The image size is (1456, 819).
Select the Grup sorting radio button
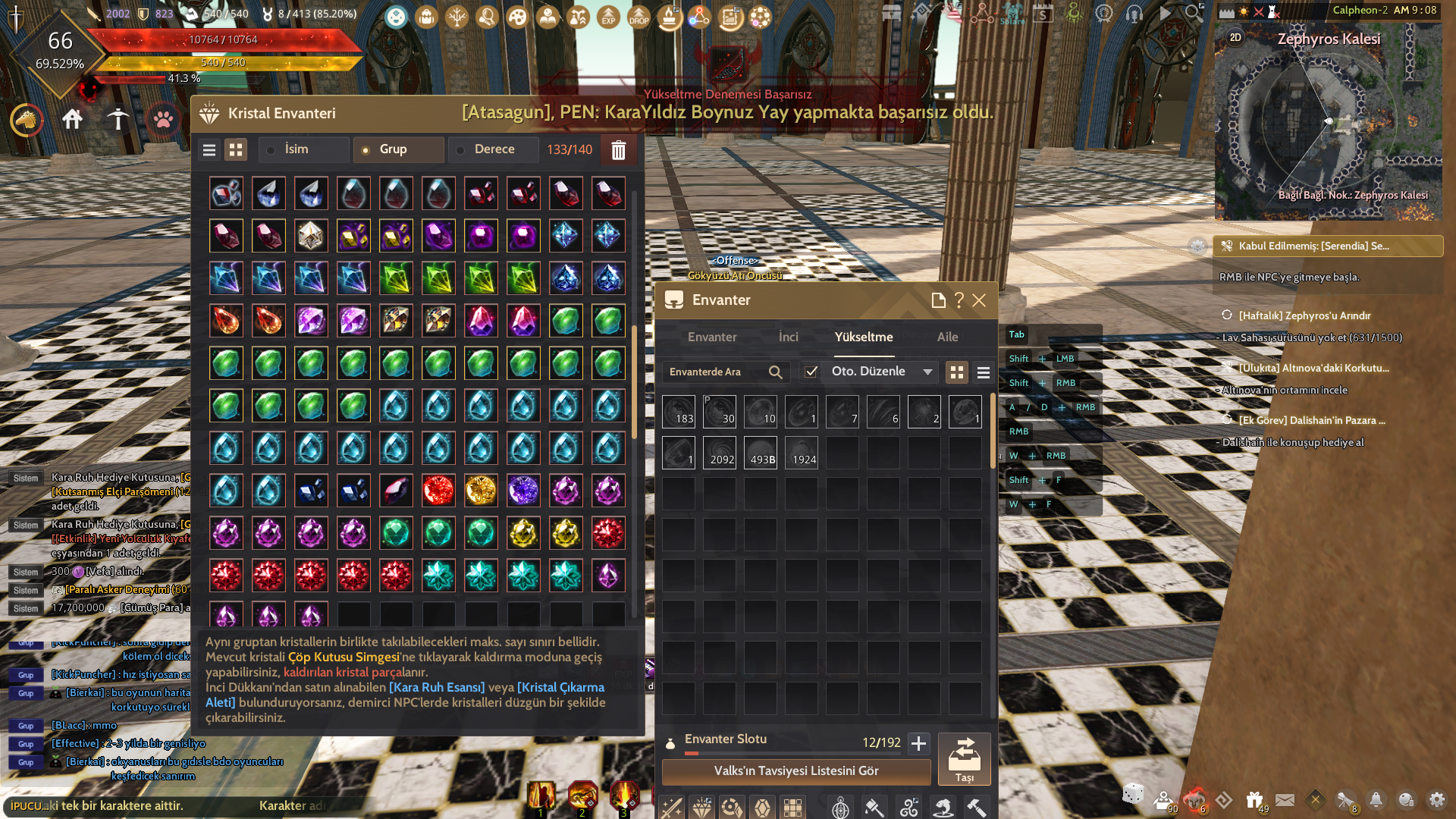(366, 149)
